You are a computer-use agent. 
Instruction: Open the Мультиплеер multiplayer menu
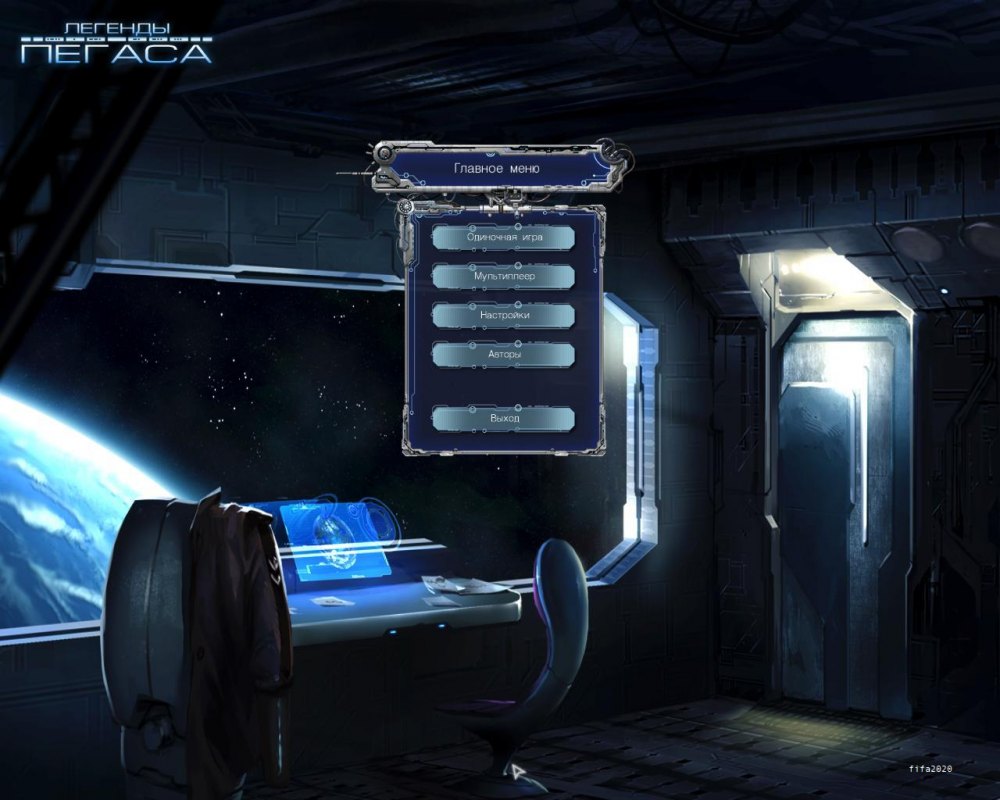click(504, 276)
